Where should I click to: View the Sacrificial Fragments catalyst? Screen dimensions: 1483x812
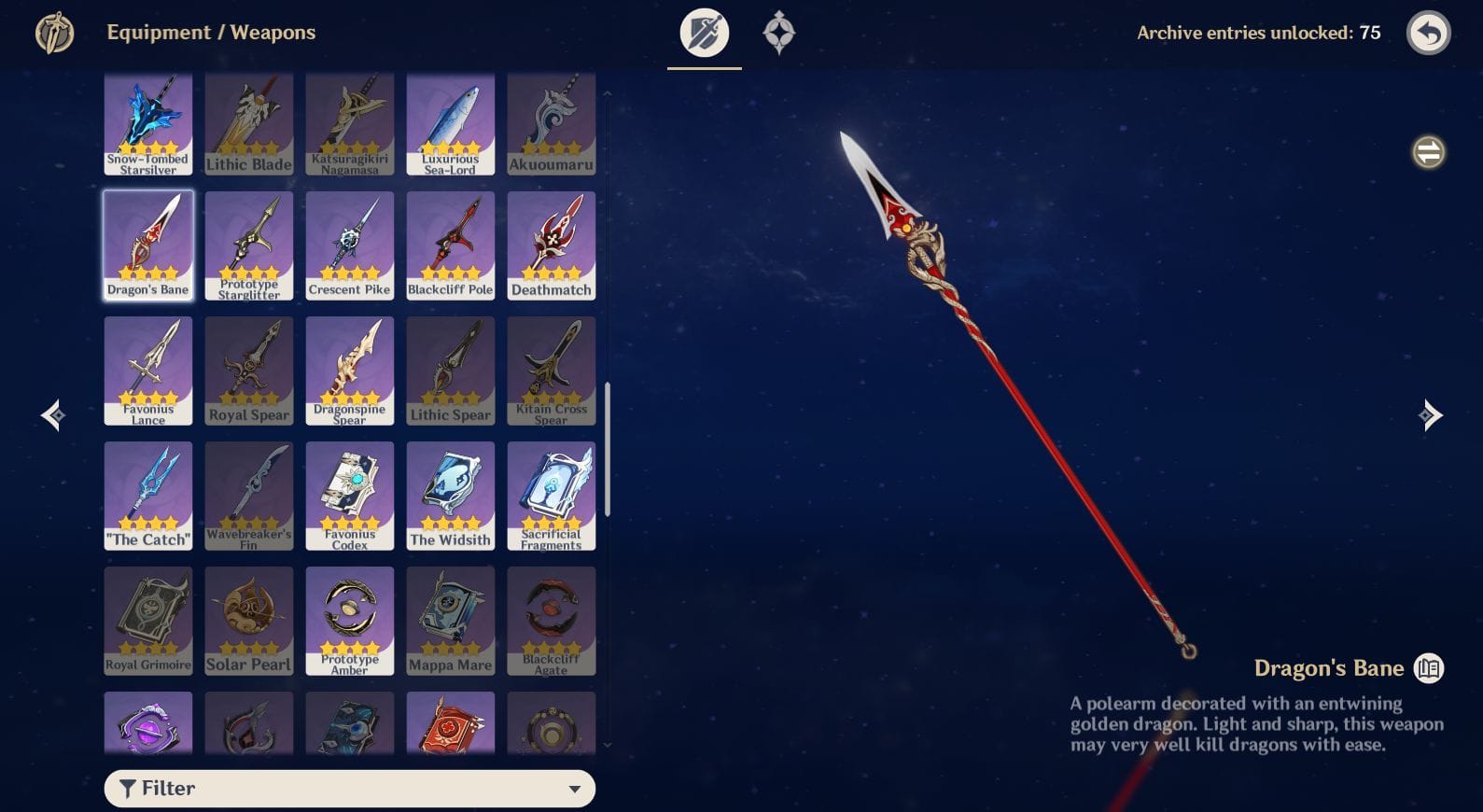pyautogui.click(x=551, y=495)
